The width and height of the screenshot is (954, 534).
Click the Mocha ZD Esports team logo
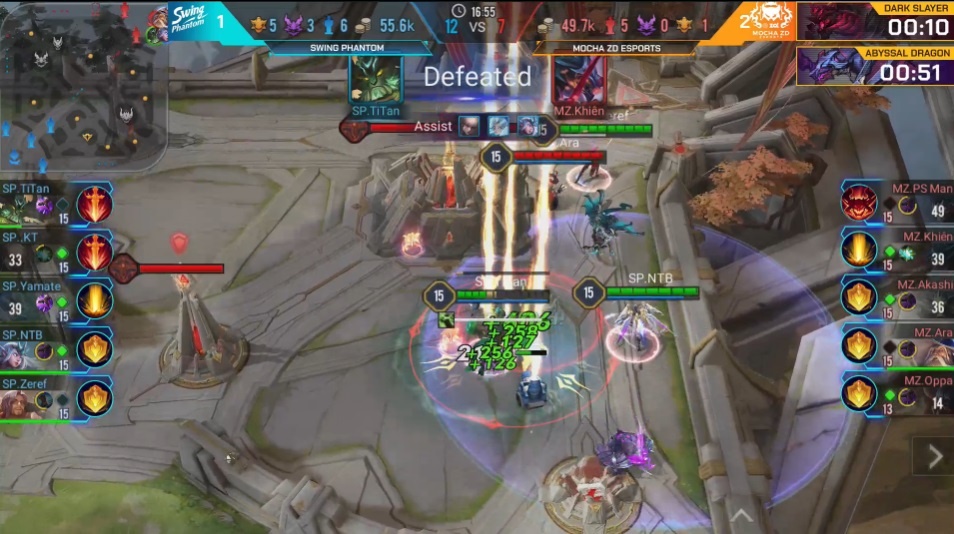coord(765,21)
